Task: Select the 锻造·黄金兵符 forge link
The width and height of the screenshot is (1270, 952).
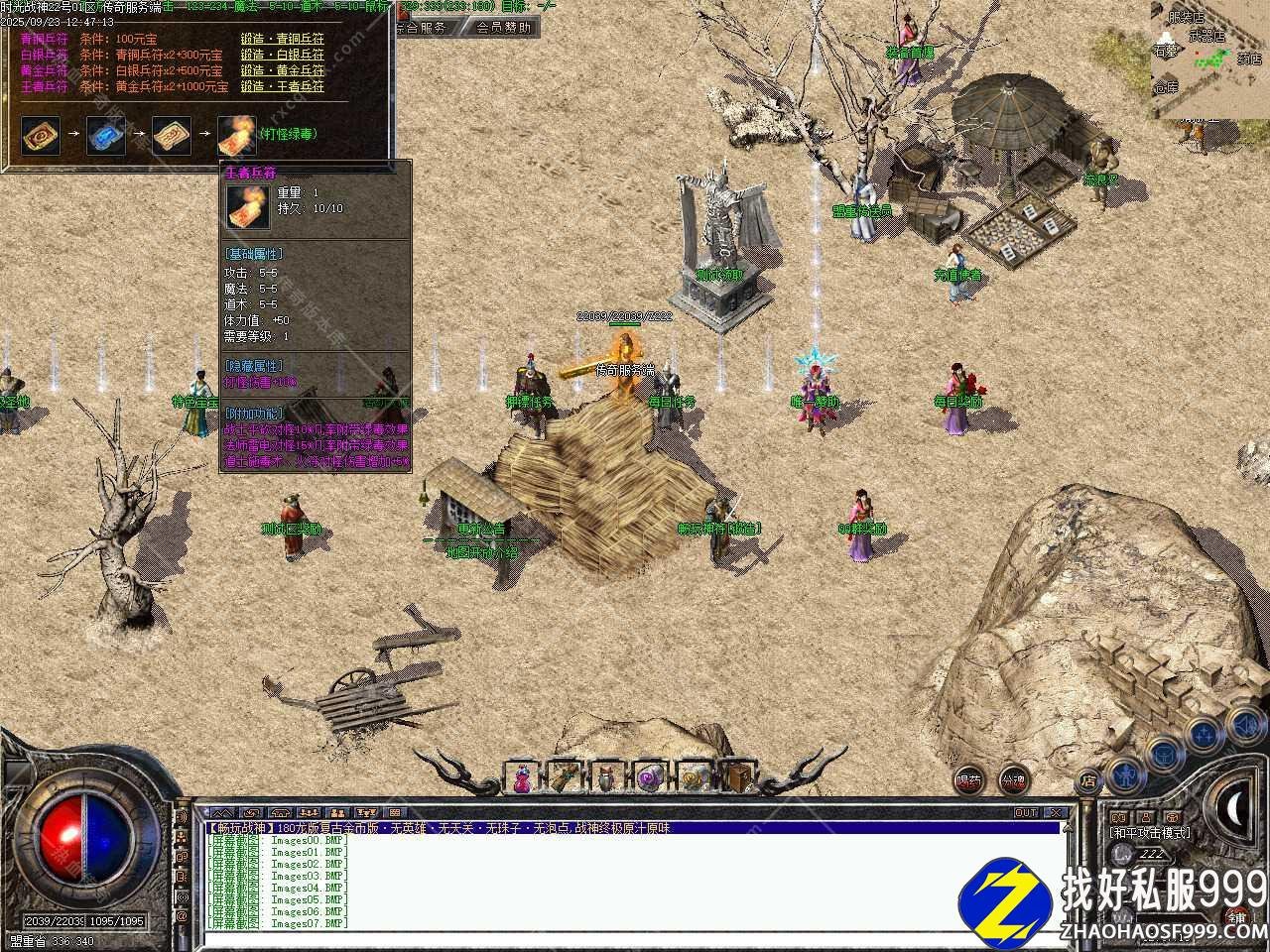Action: click(x=282, y=71)
